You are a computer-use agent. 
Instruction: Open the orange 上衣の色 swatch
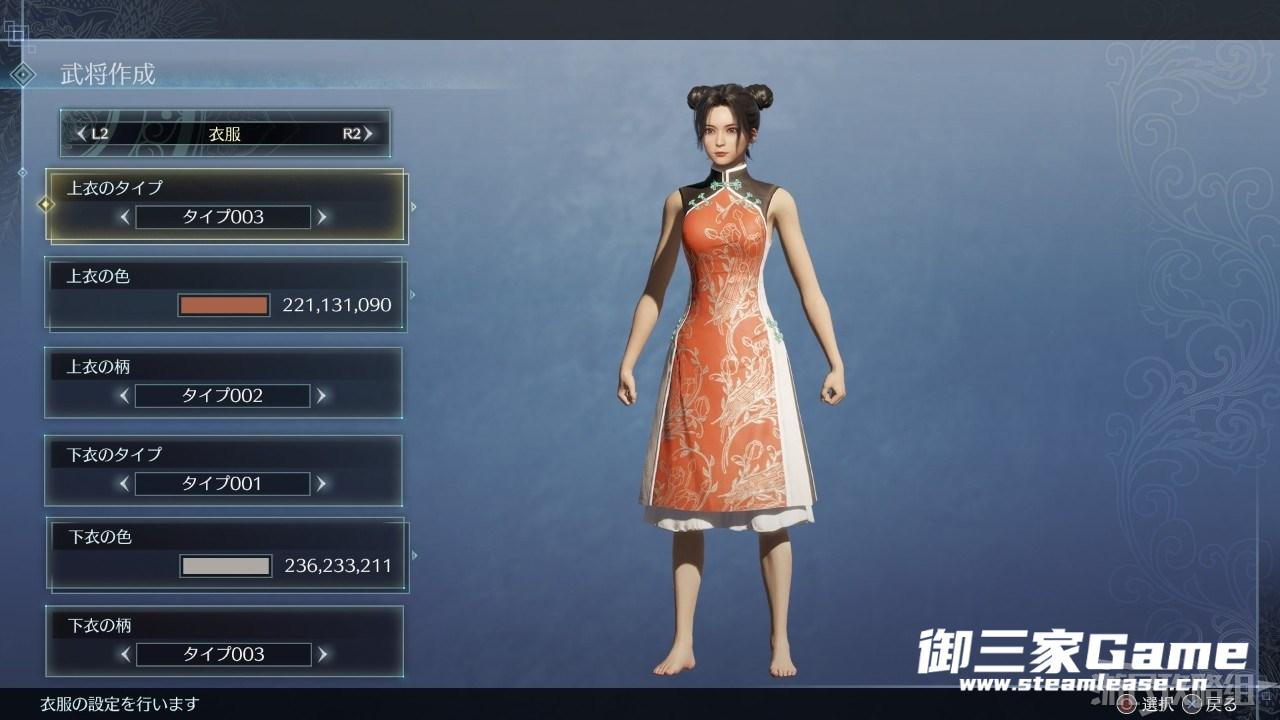[x=224, y=305]
